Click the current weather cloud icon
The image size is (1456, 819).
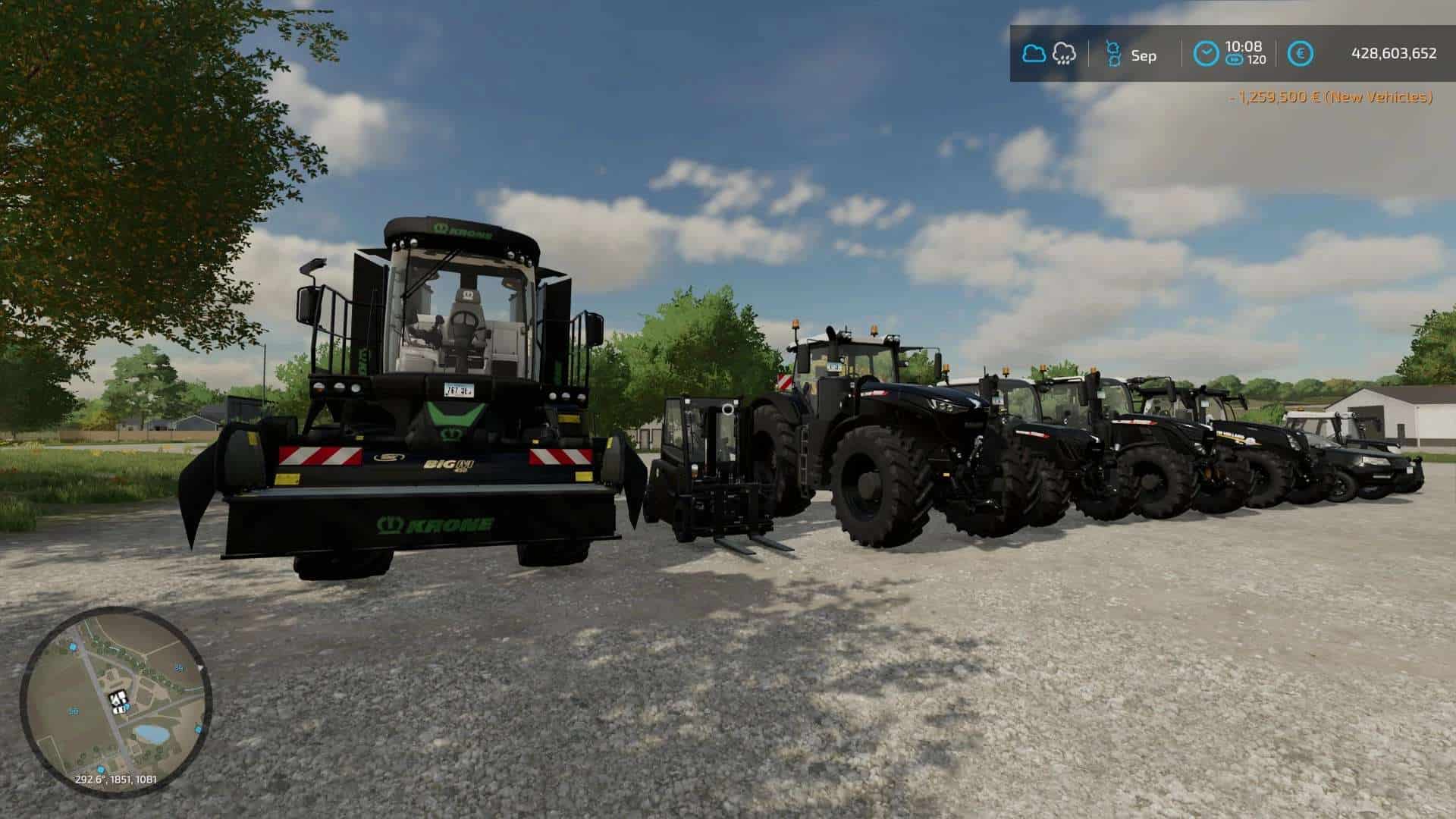[1034, 52]
